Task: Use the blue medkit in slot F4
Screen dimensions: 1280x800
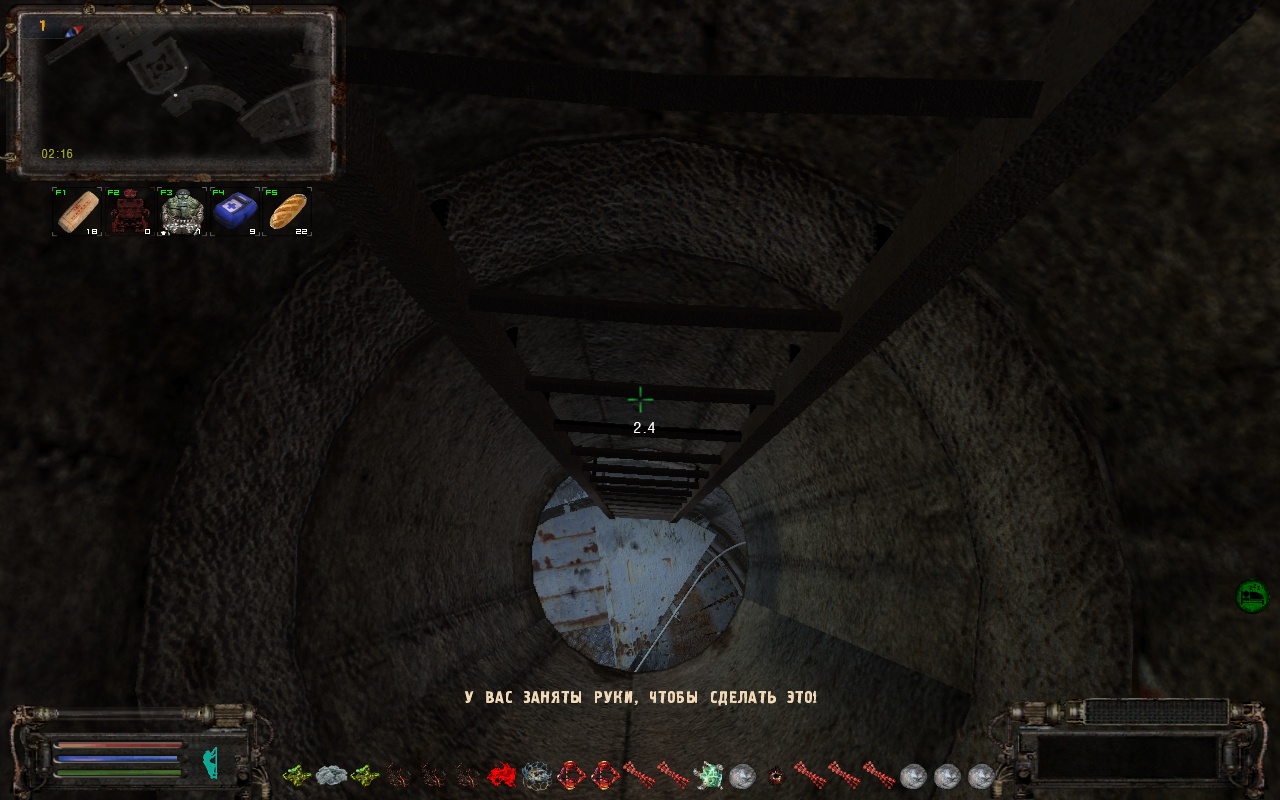Action: (x=236, y=211)
